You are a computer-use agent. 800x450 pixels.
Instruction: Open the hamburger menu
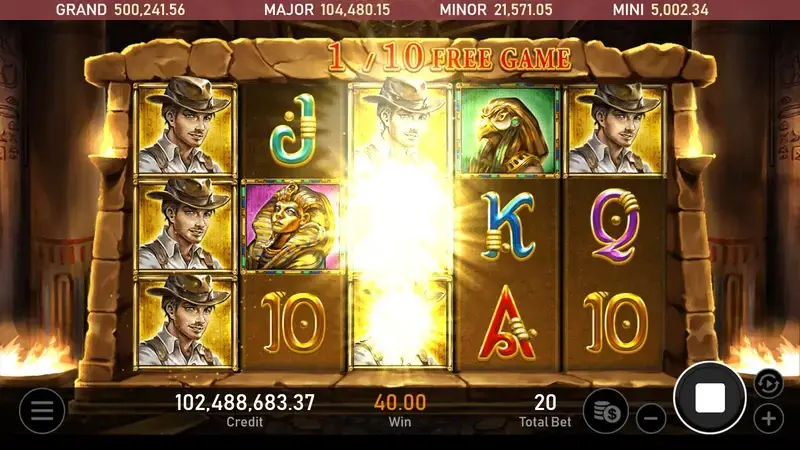coord(41,410)
